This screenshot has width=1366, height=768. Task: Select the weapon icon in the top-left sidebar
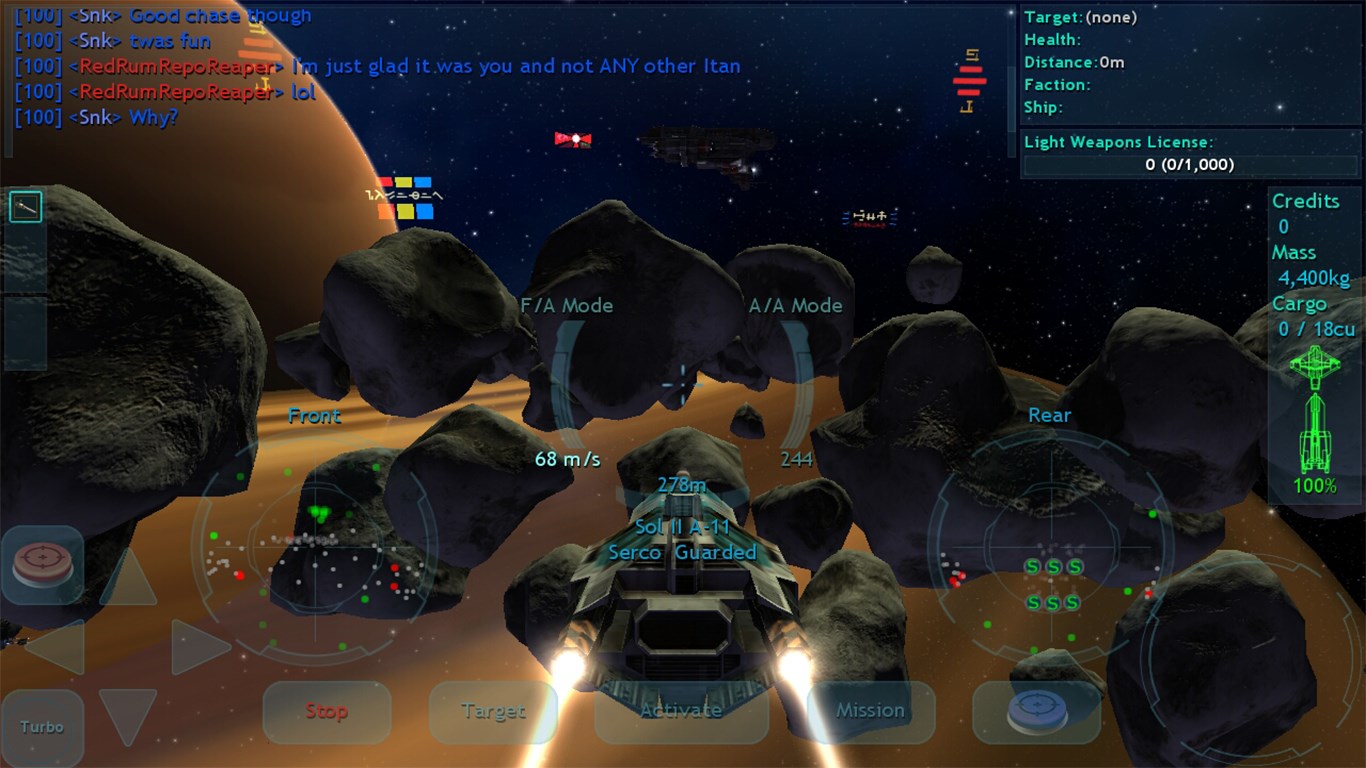(x=24, y=206)
